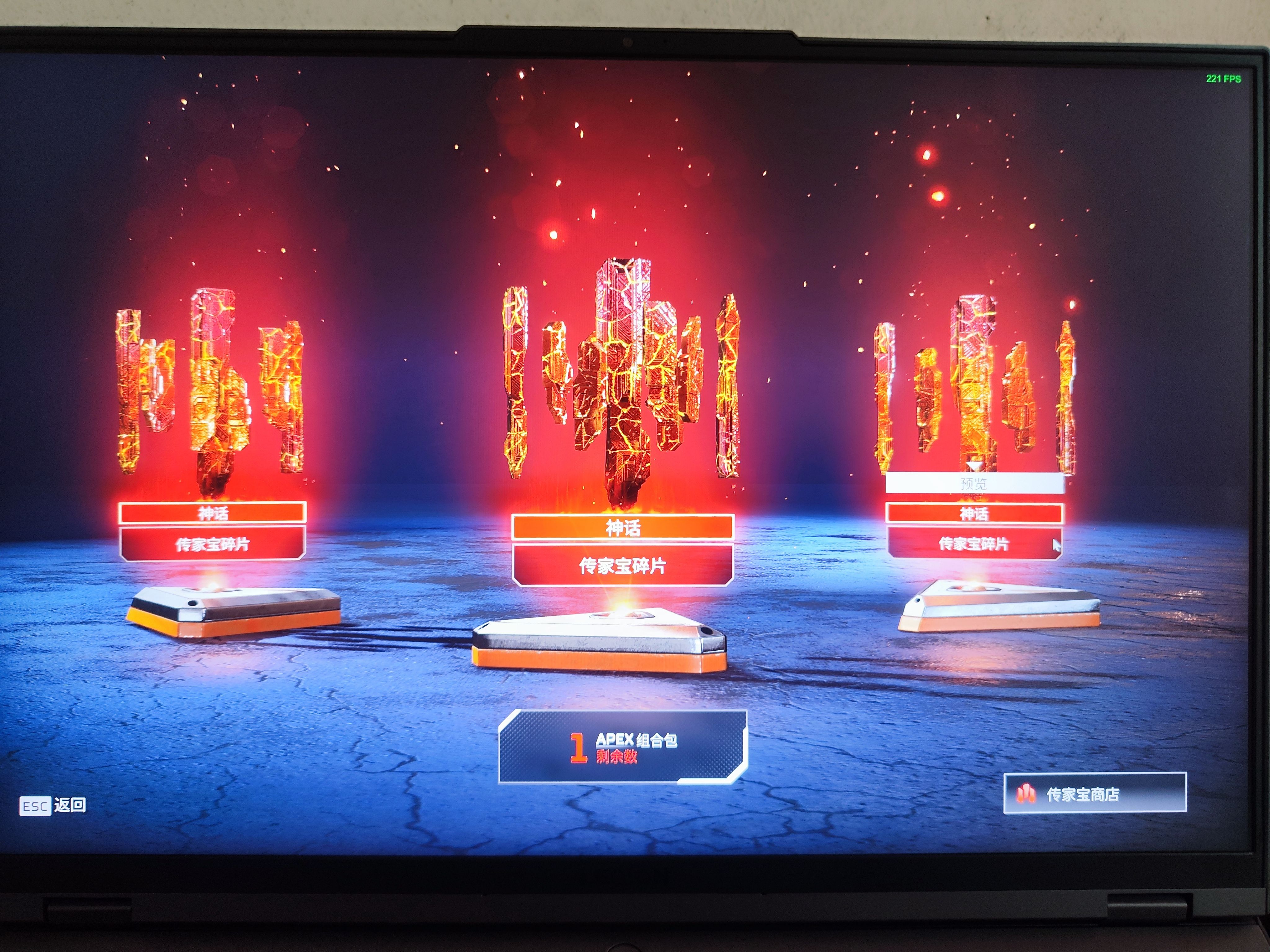Go back with the 返回 button

53,805
